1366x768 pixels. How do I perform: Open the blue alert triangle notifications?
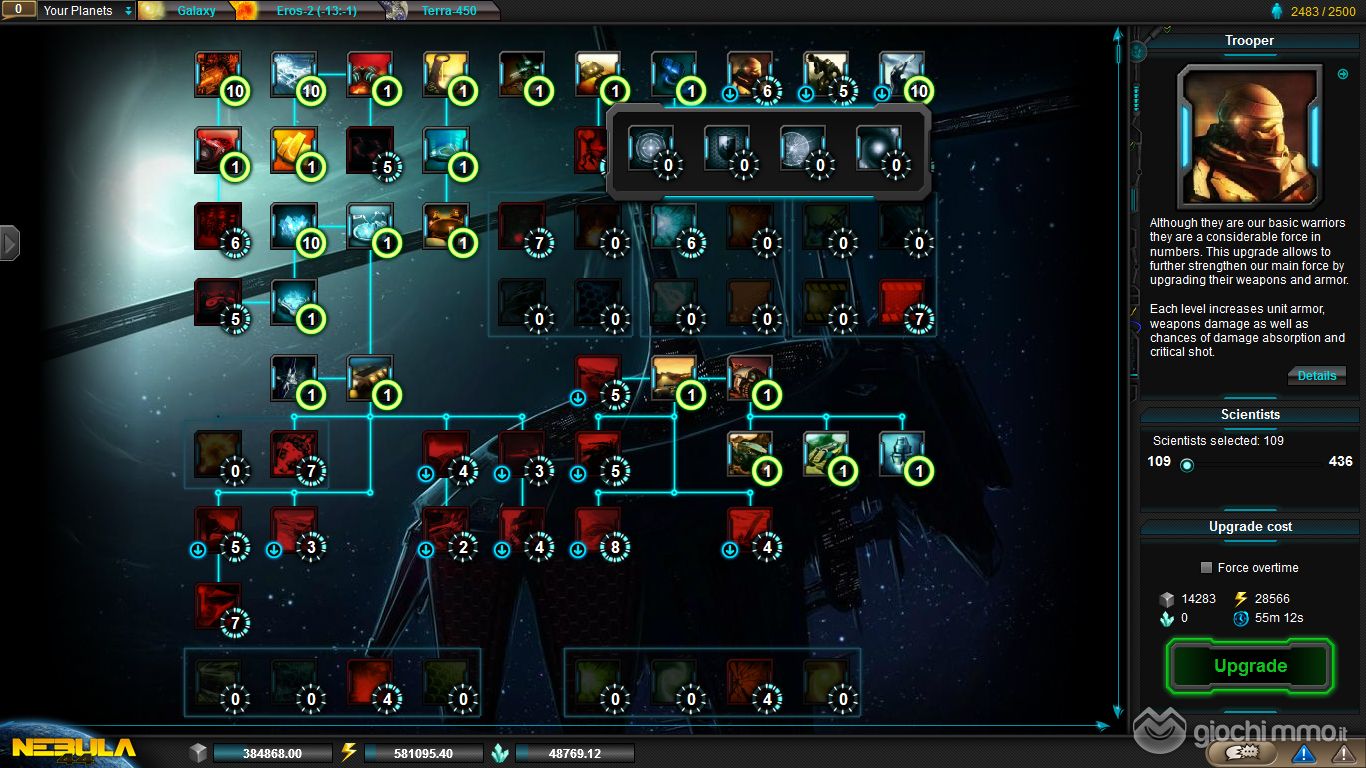point(1303,753)
